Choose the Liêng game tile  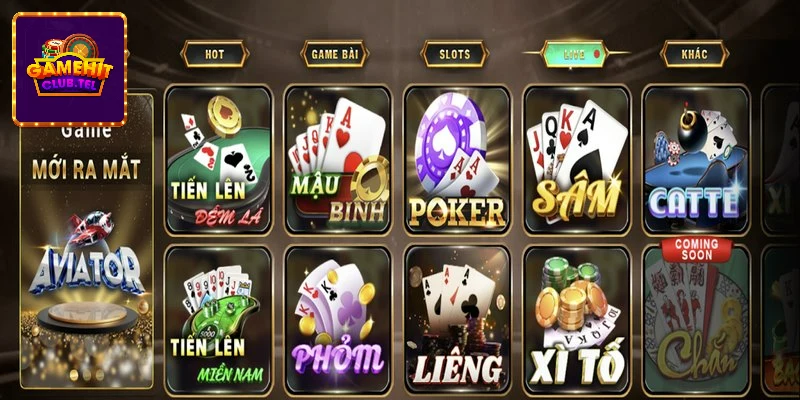[x=456, y=316]
